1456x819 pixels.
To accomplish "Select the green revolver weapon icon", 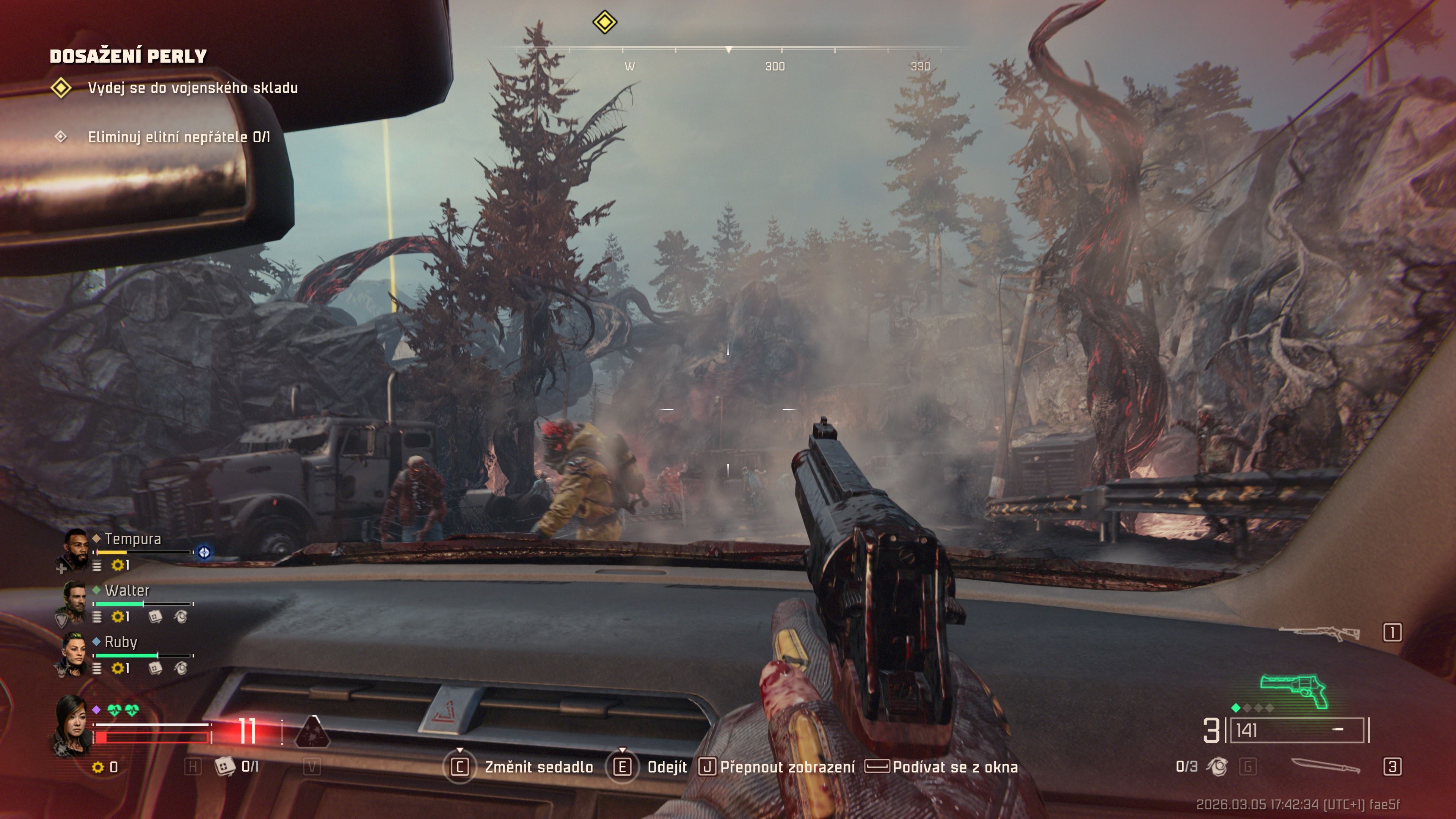I will (1294, 691).
